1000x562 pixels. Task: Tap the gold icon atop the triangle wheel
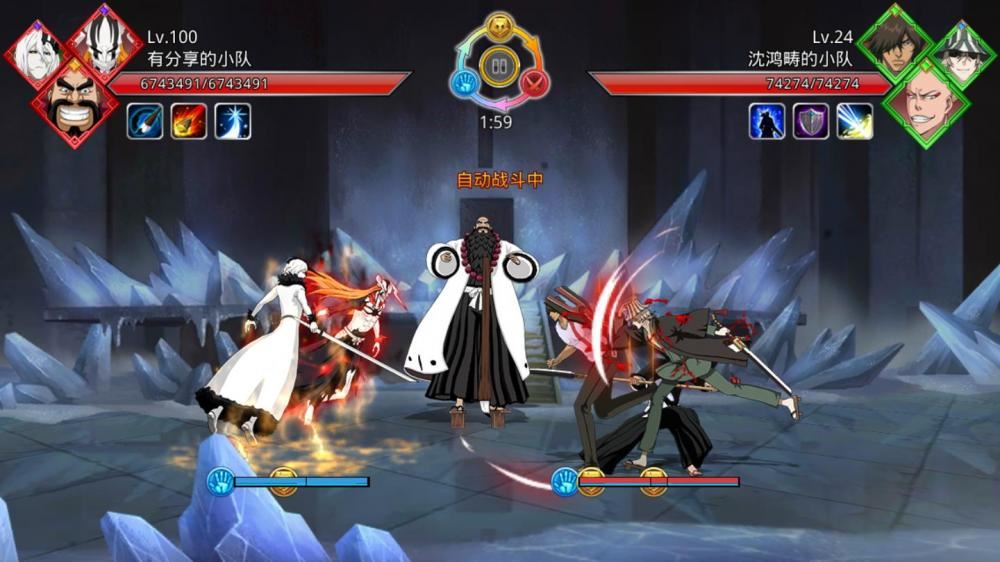tap(498, 25)
